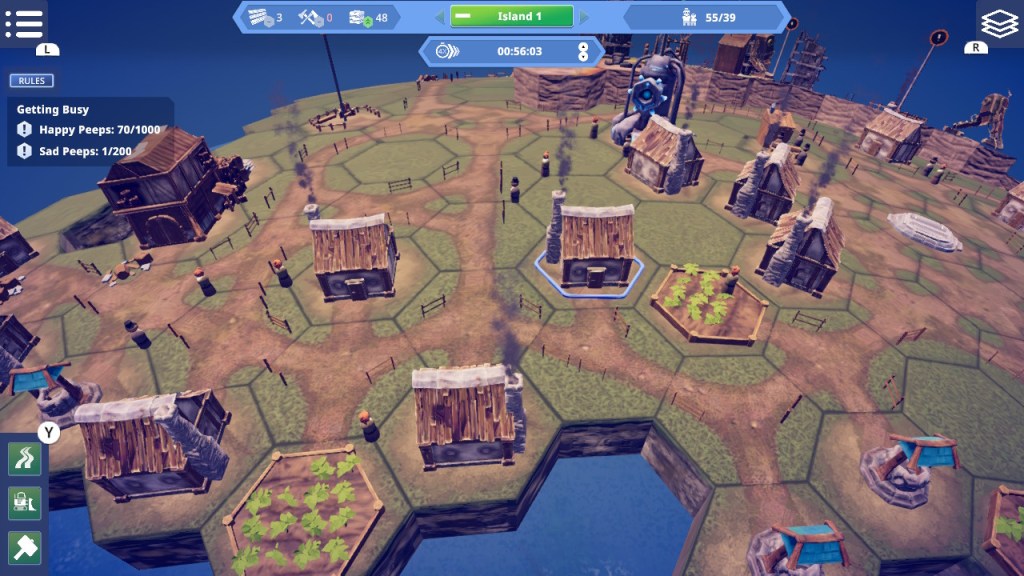Screen dimensions: 1024x576
Task: Select the Island 1 green label
Action: tap(511, 17)
